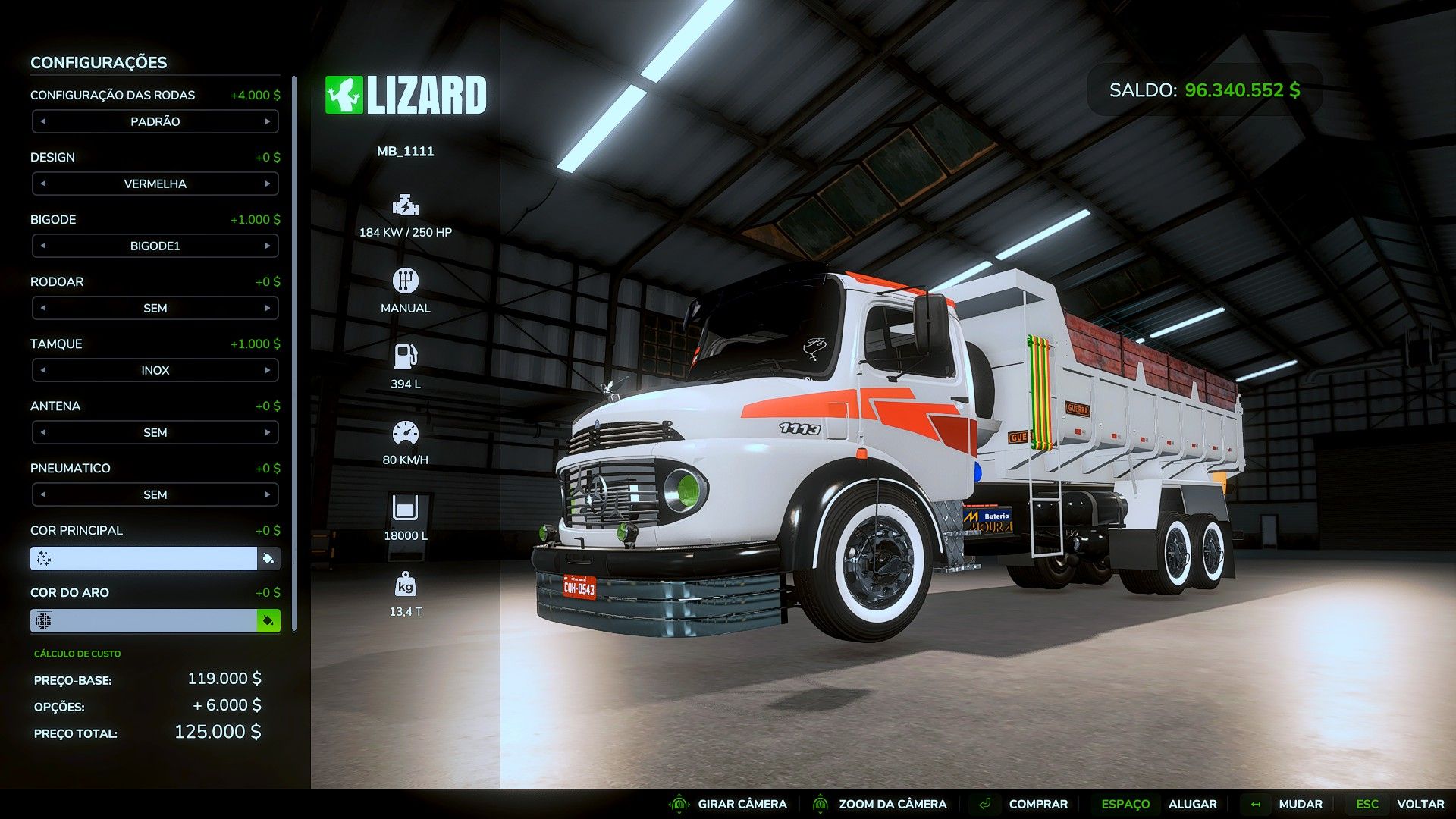
Task: Click the Mudar option in bottom bar
Action: tap(1300, 804)
